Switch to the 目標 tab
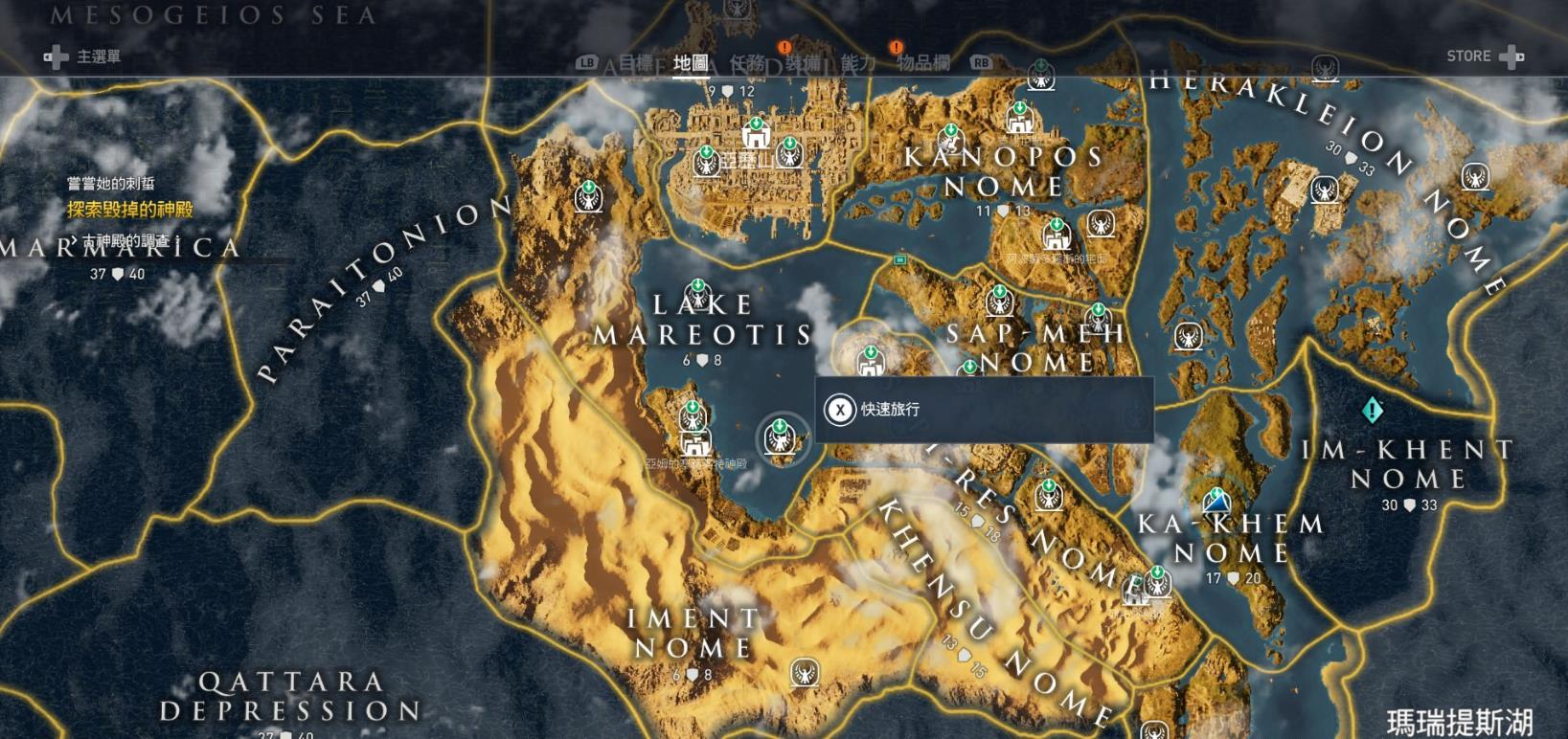Image resolution: width=1568 pixels, height=739 pixels. point(636,63)
